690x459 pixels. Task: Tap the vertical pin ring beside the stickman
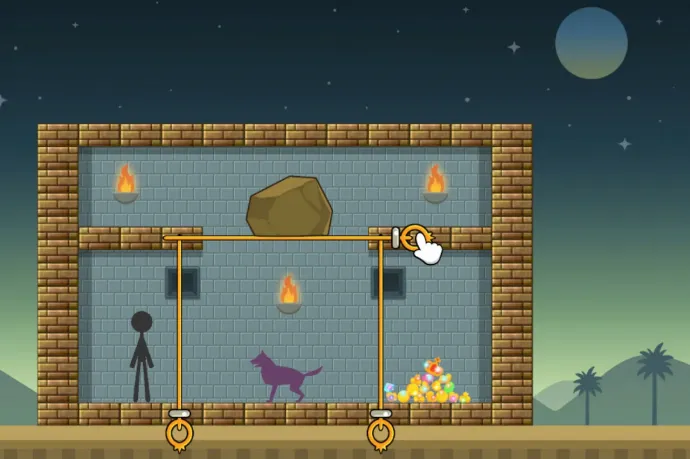(179, 433)
